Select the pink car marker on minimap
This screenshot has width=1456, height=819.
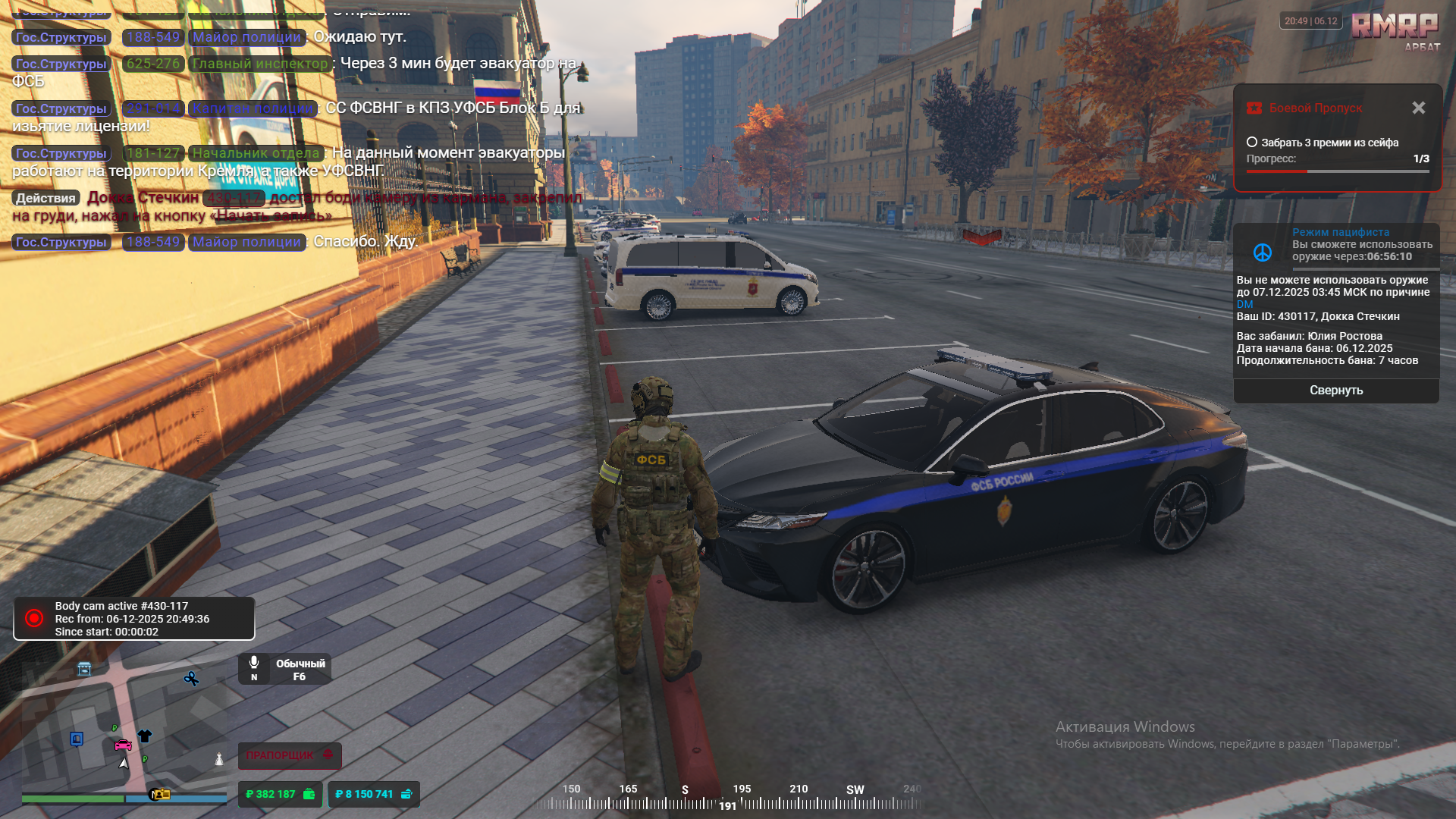pyautogui.click(x=123, y=745)
